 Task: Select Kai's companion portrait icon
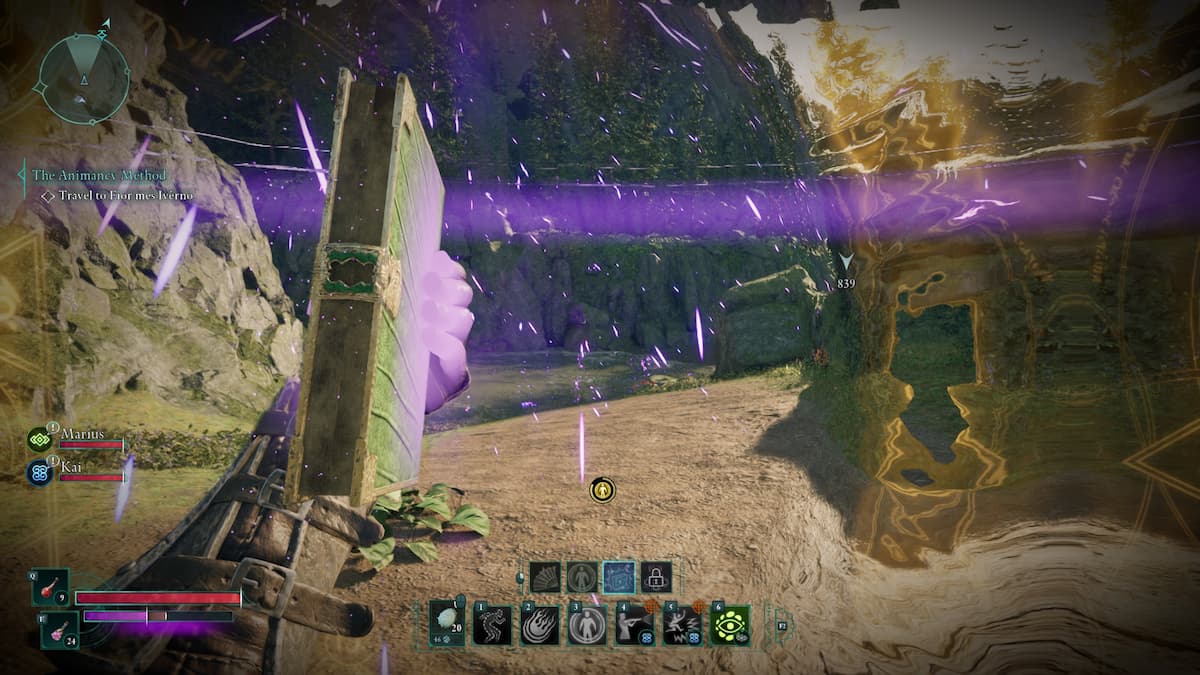click(x=41, y=472)
